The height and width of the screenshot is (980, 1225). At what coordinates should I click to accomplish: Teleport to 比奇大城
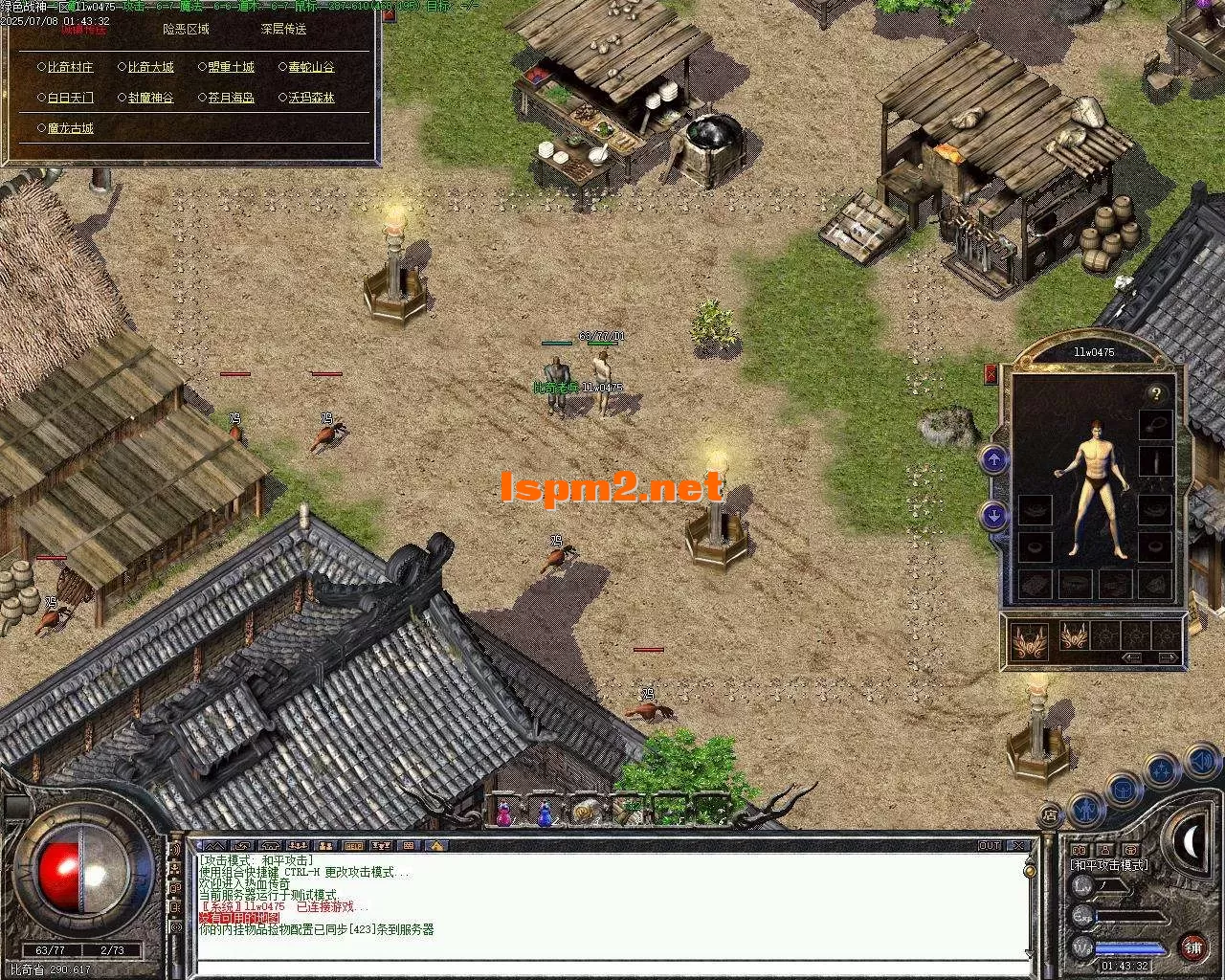(150, 68)
